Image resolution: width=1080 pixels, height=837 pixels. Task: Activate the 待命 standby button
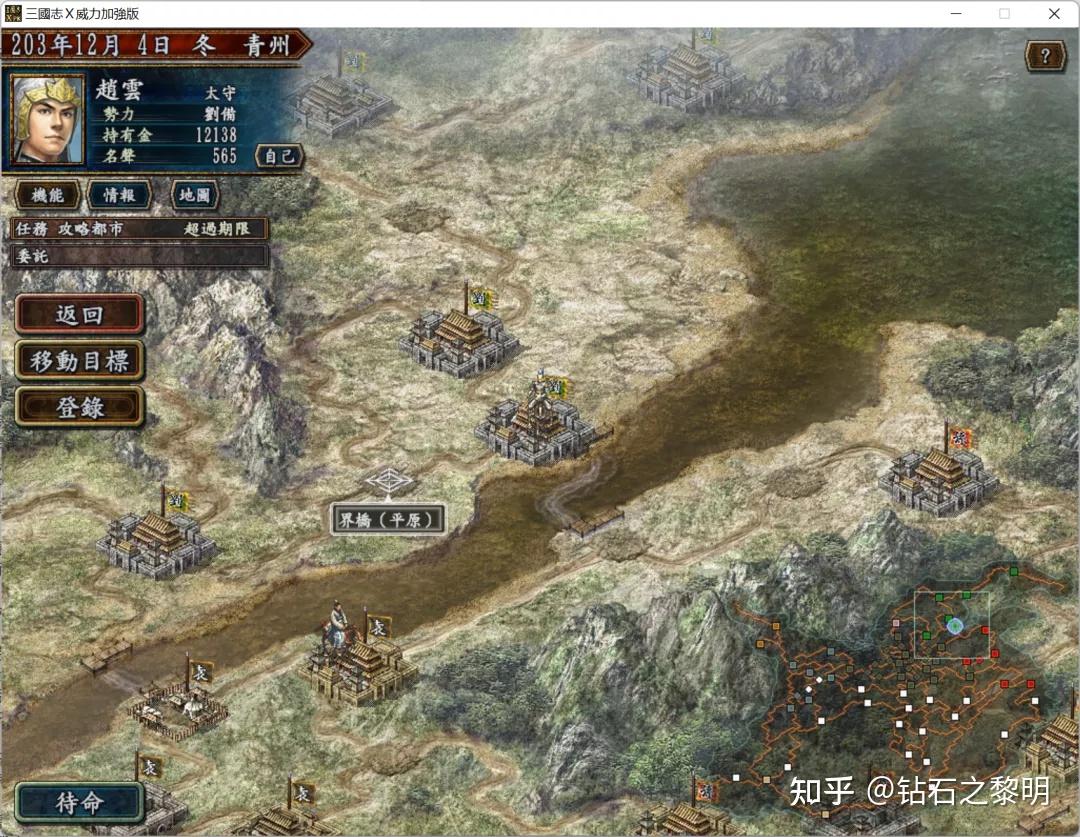coord(79,803)
